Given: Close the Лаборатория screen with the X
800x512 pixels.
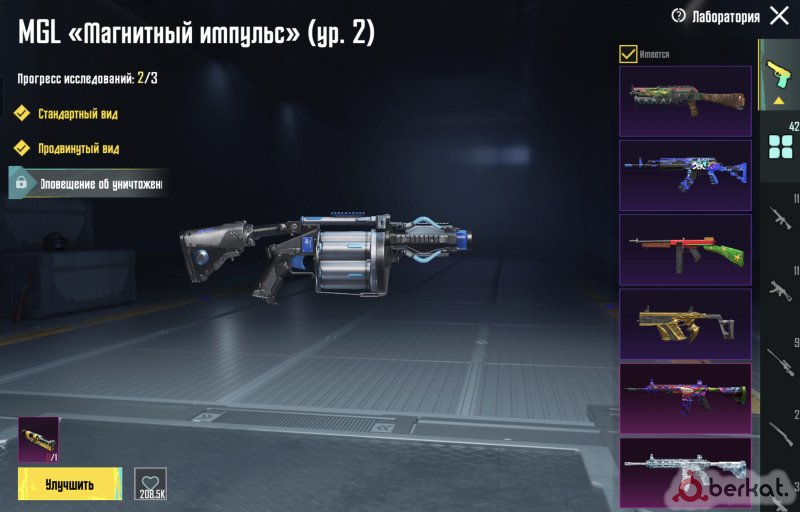Looking at the screenshot, I should (779, 16).
